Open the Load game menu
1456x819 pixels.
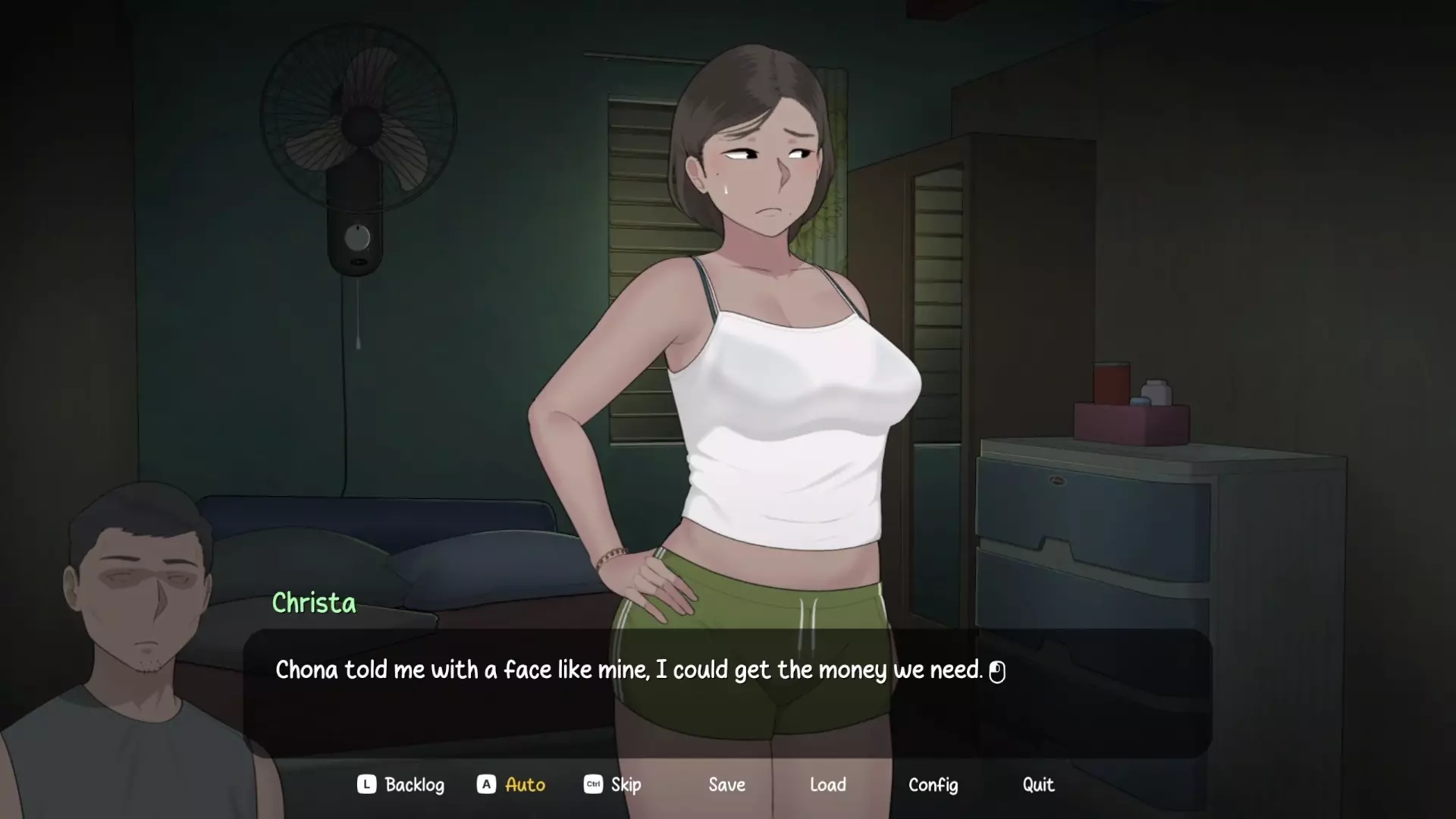click(827, 785)
